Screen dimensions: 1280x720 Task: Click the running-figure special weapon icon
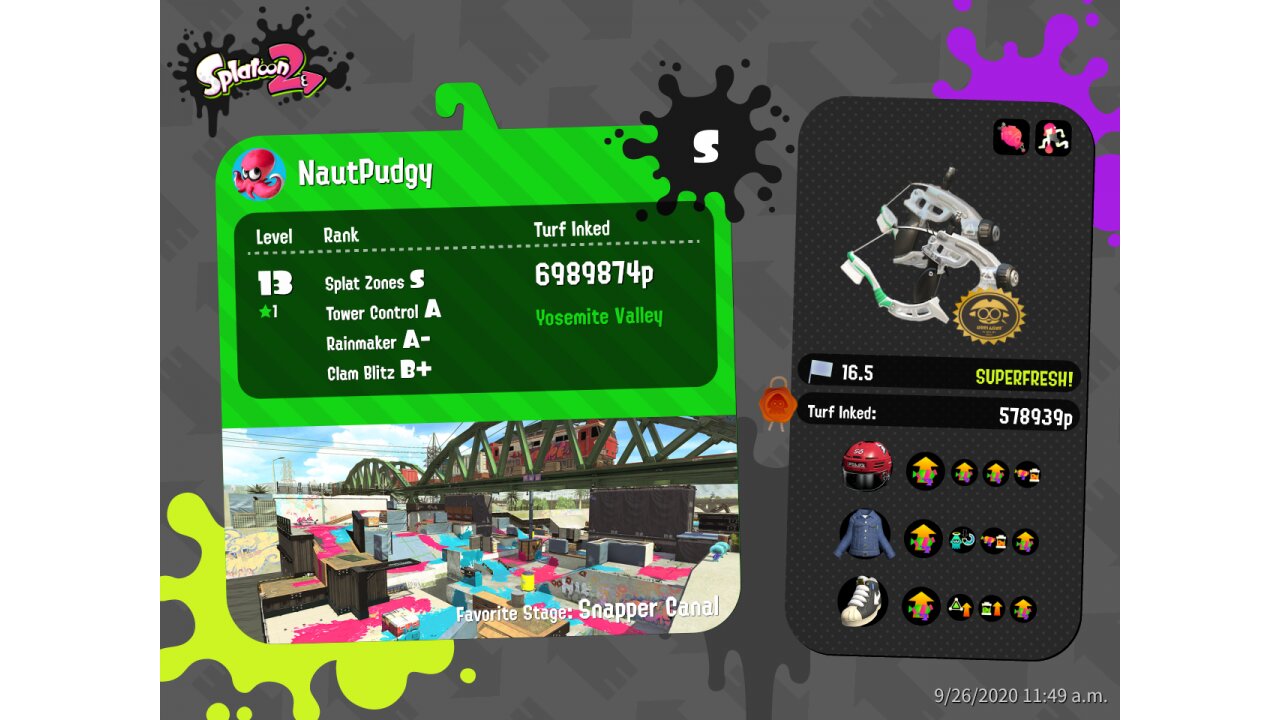pos(1053,137)
